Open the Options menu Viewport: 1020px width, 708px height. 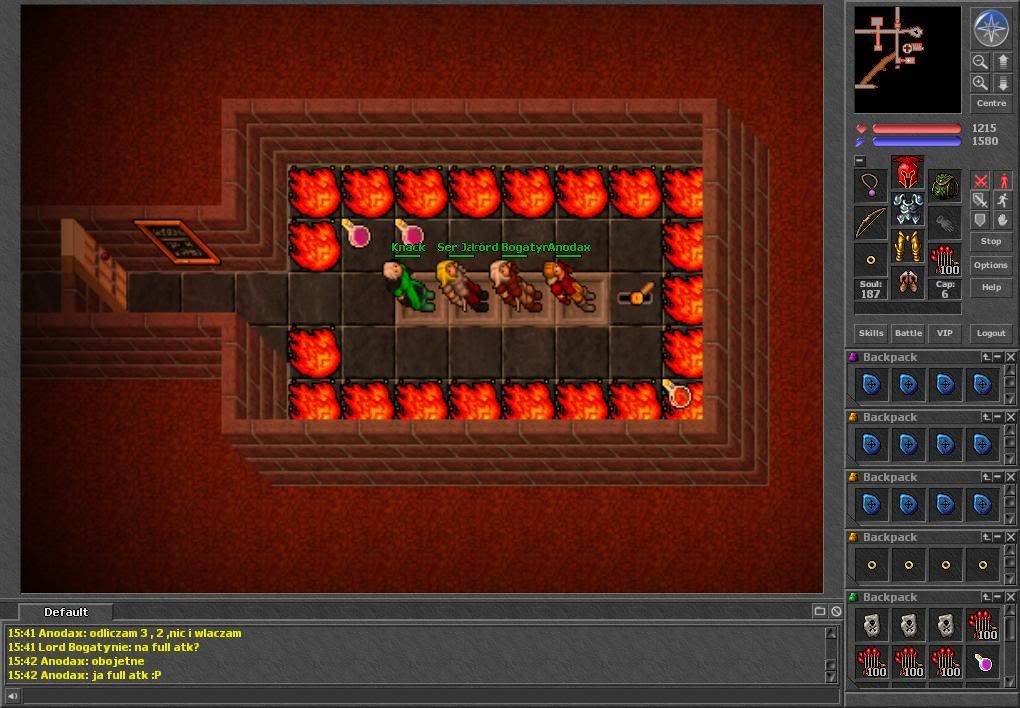(x=990, y=265)
